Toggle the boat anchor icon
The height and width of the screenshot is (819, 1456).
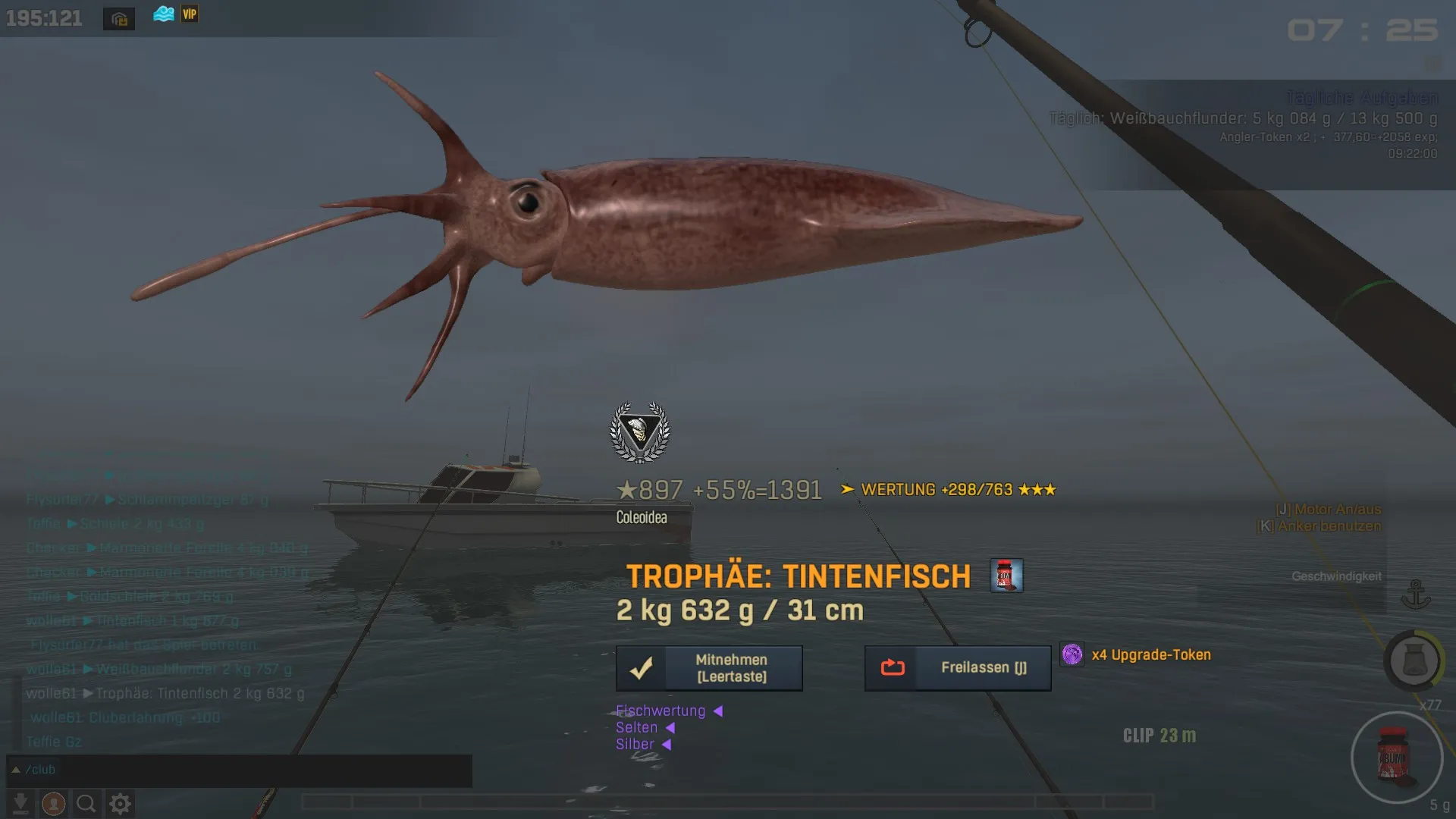click(x=1415, y=595)
